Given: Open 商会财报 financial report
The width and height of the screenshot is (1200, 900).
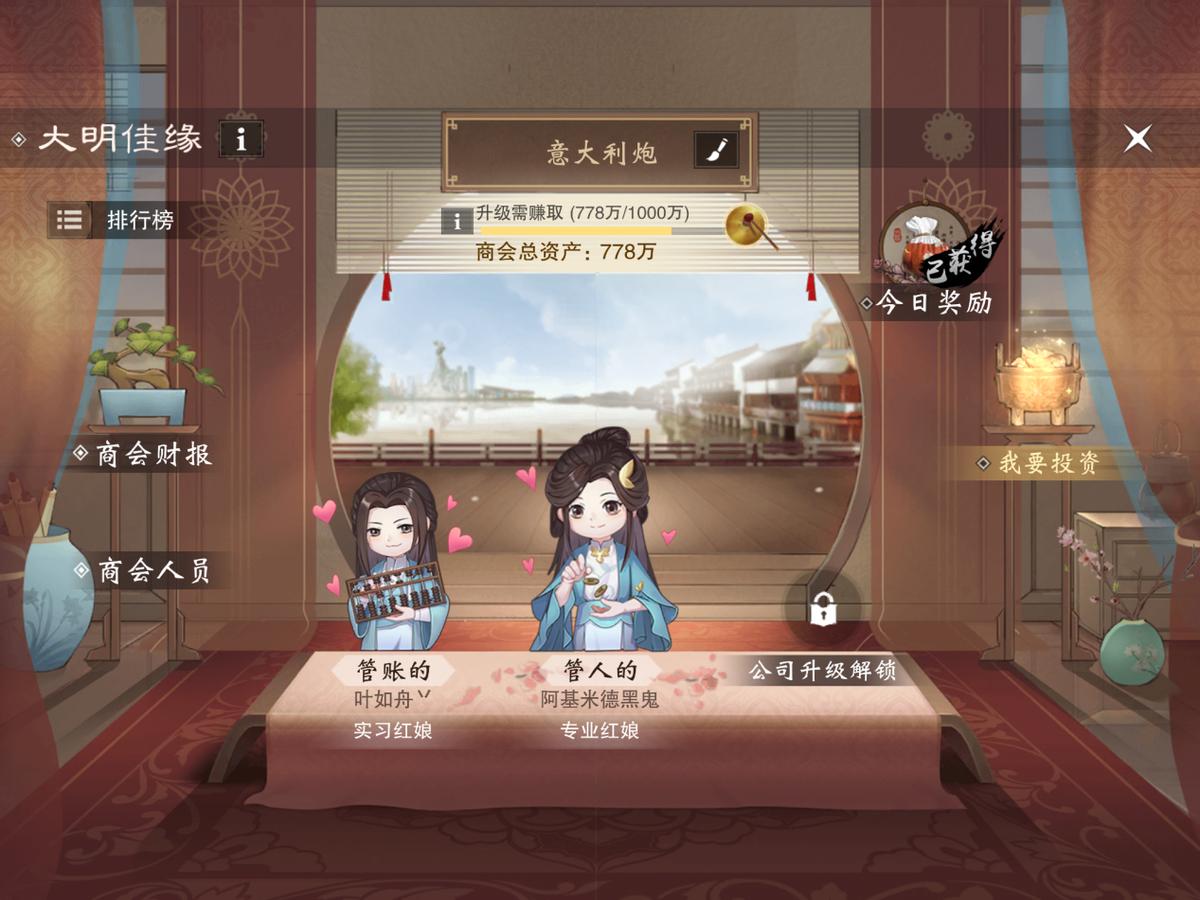Looking at the screenshot, I should tap(152, 455).
